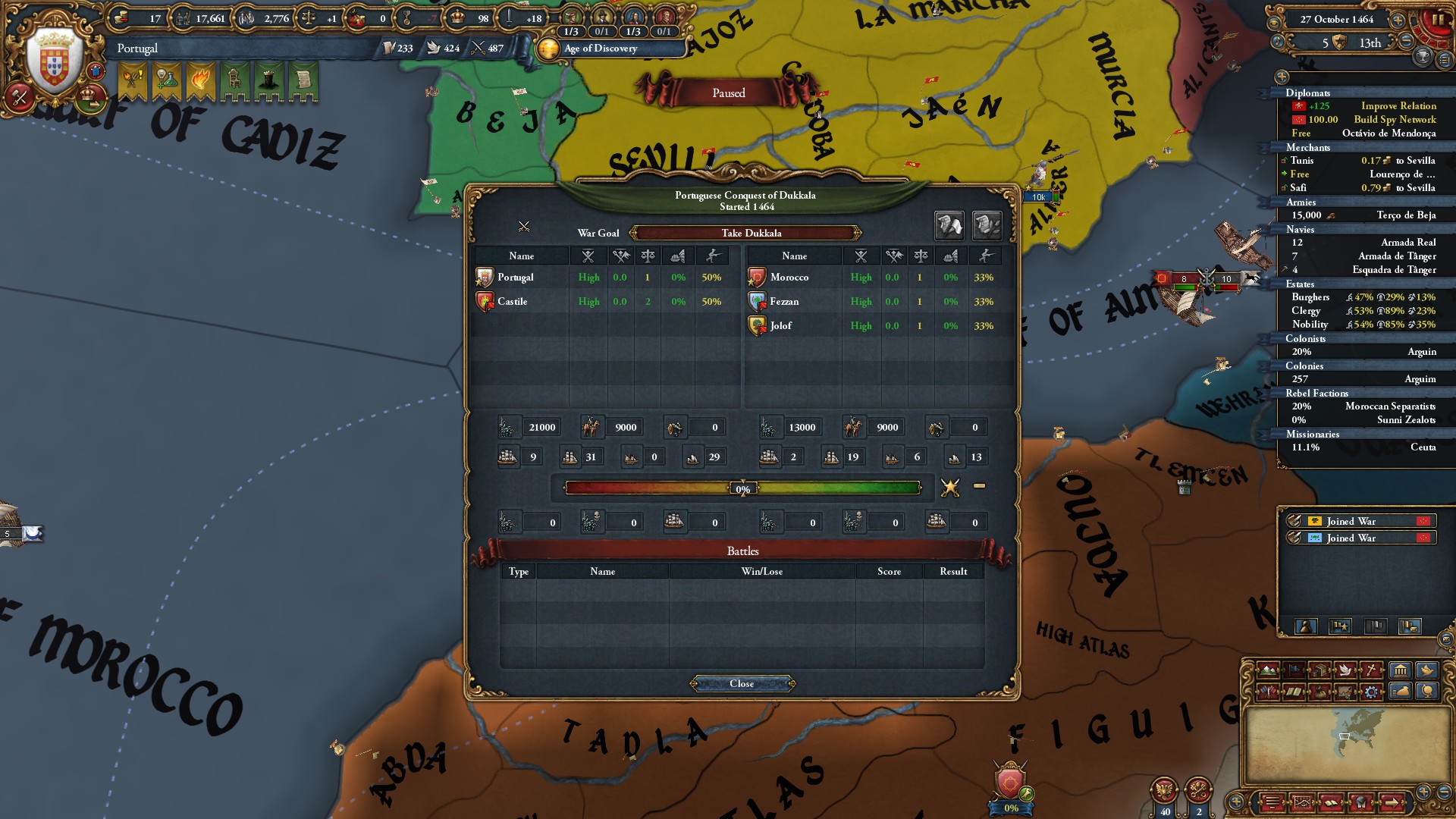Click the gear mapmode icon near the minimap
The width and height of the screenshot is (1456, 819).
pyautogui.click(x=1372, y=692)
